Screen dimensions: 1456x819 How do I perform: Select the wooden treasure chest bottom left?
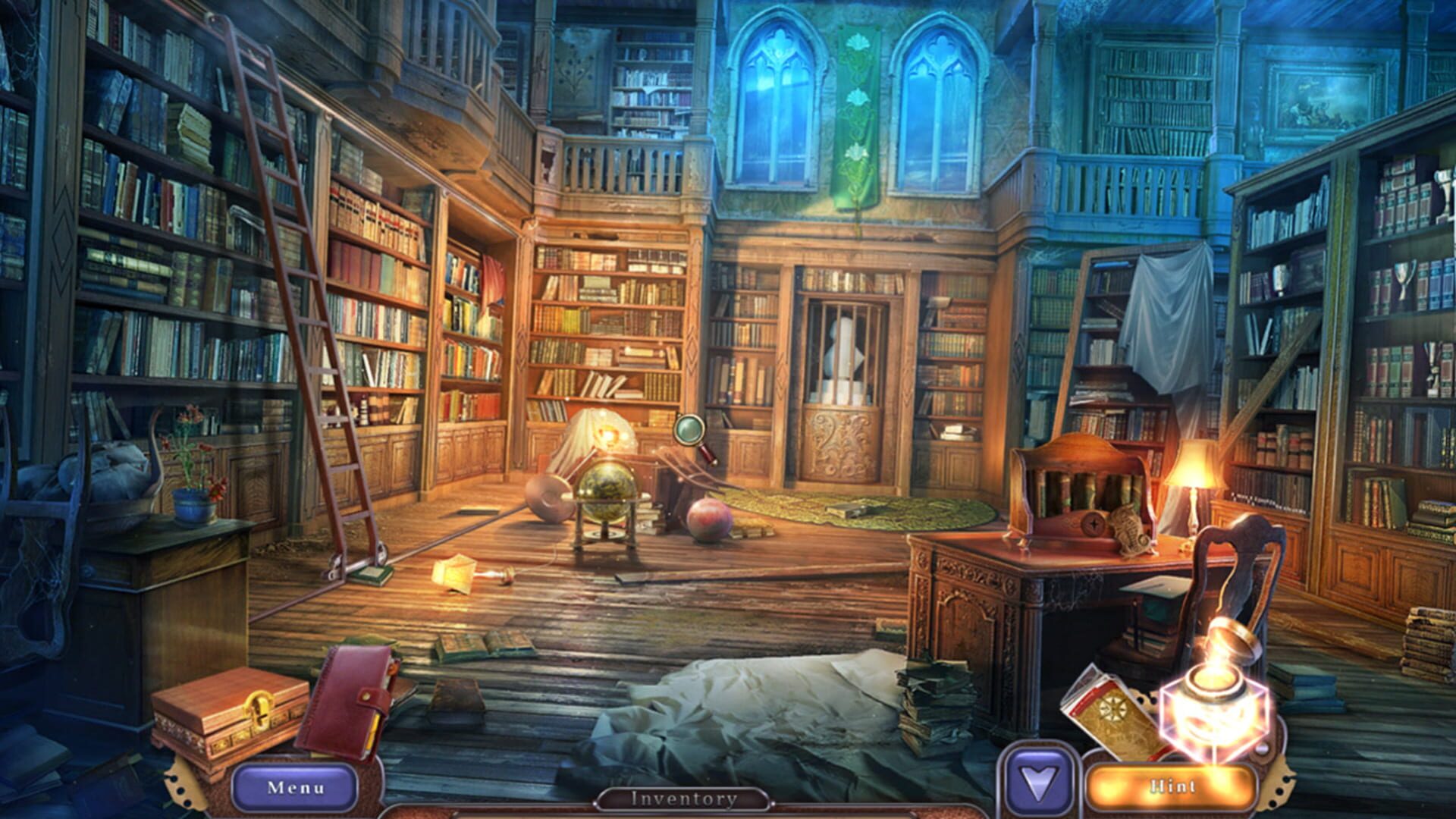coord(227,713)
